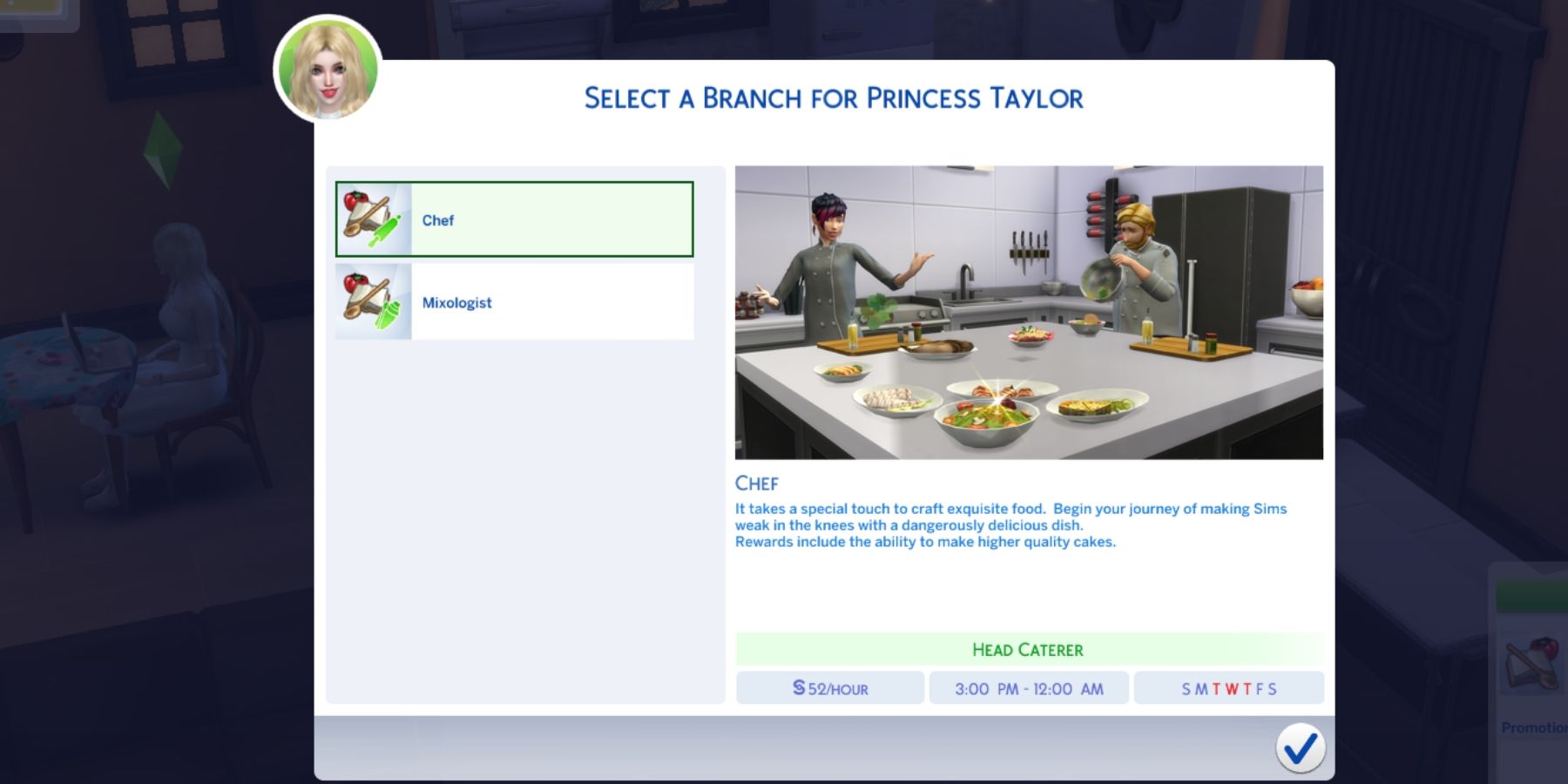Select the 3:00 PM - 12:00 AM shift box

(1029, 688)
